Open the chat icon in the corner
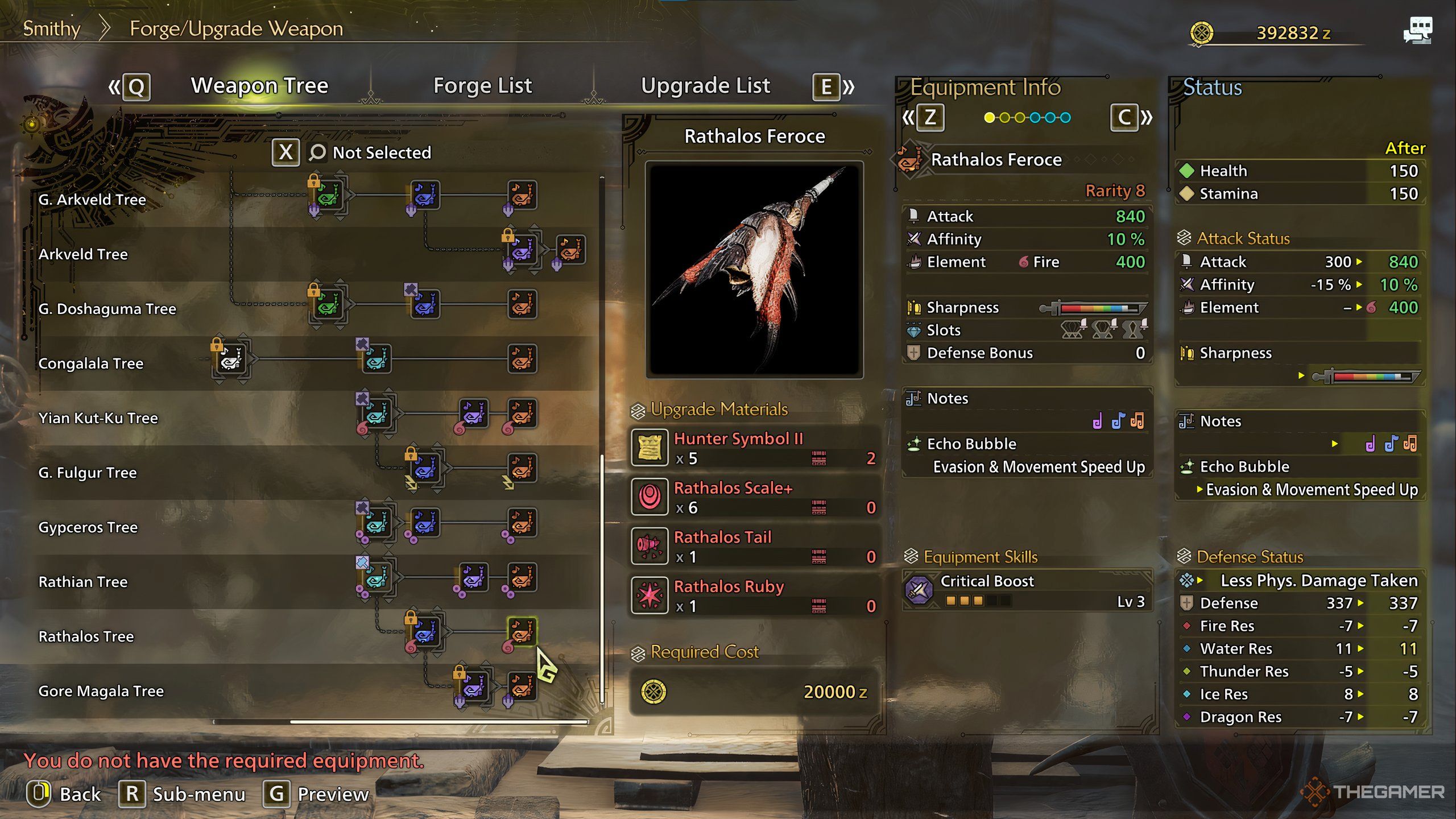The image size is (1456, 819). coord(1417,31)
